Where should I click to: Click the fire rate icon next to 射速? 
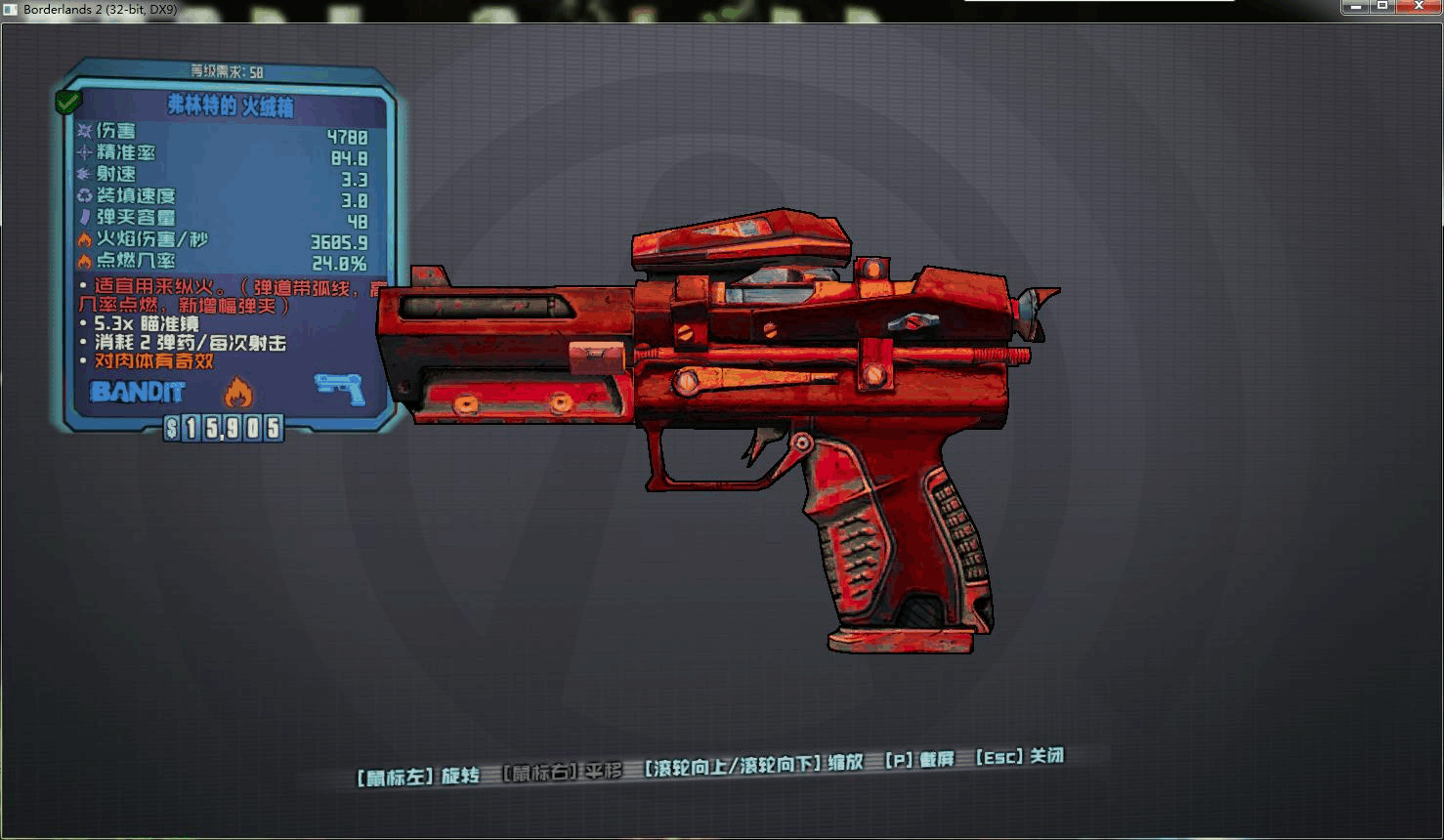86,174
